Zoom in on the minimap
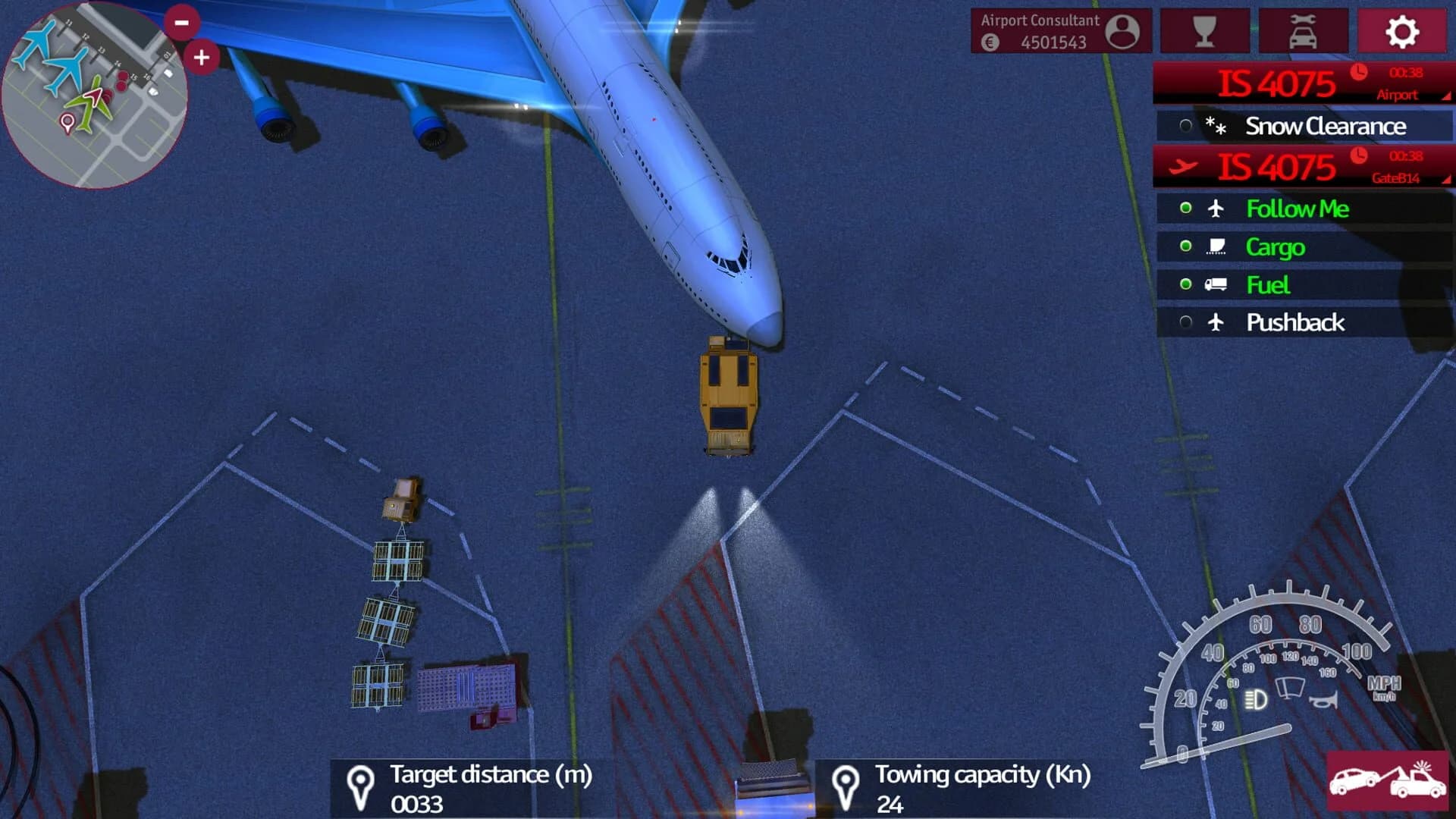Viewport: 1456px width, 819px height. [x=200, y=56]
